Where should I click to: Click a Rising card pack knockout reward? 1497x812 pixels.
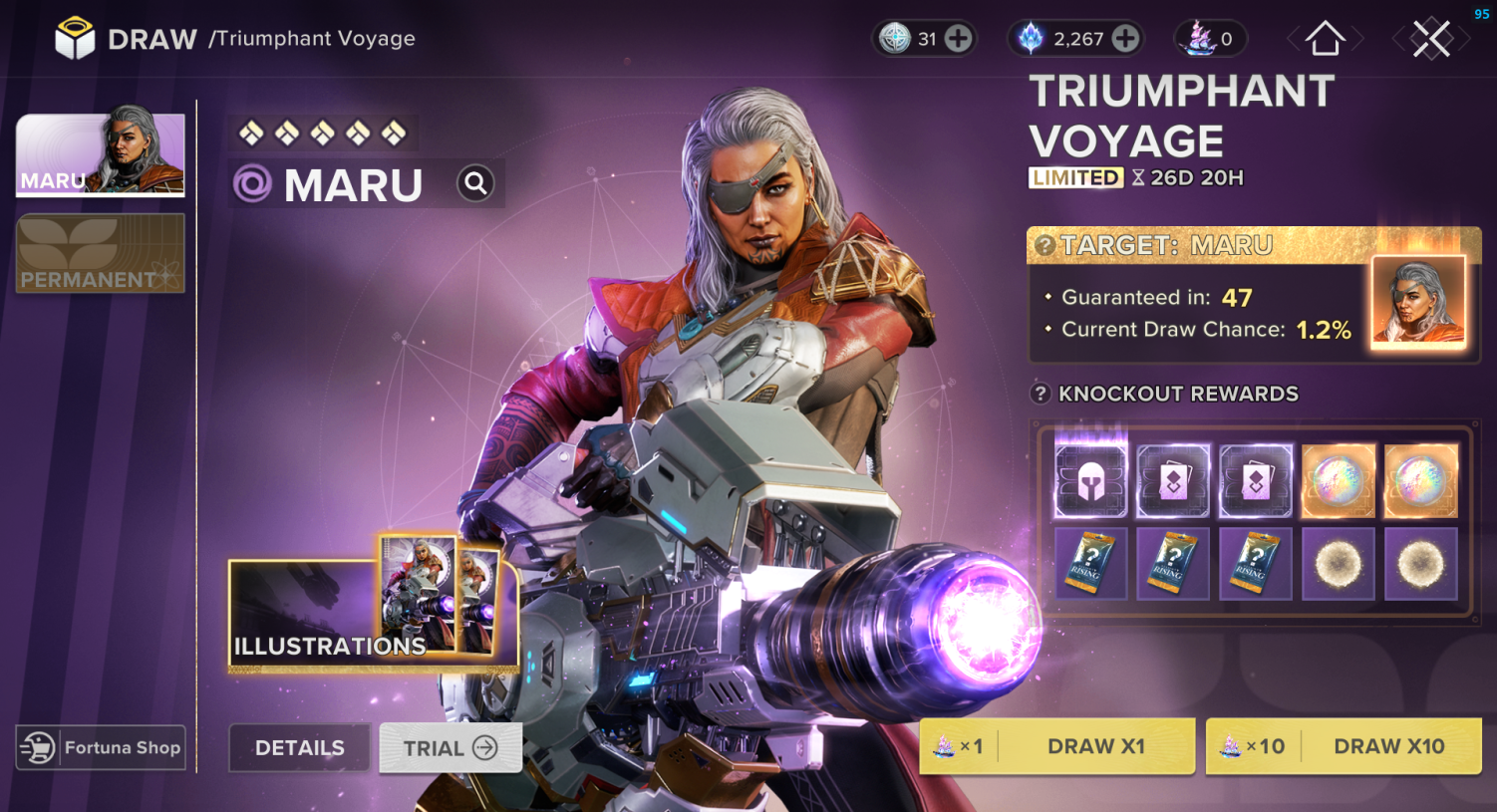click(1090, 564)
